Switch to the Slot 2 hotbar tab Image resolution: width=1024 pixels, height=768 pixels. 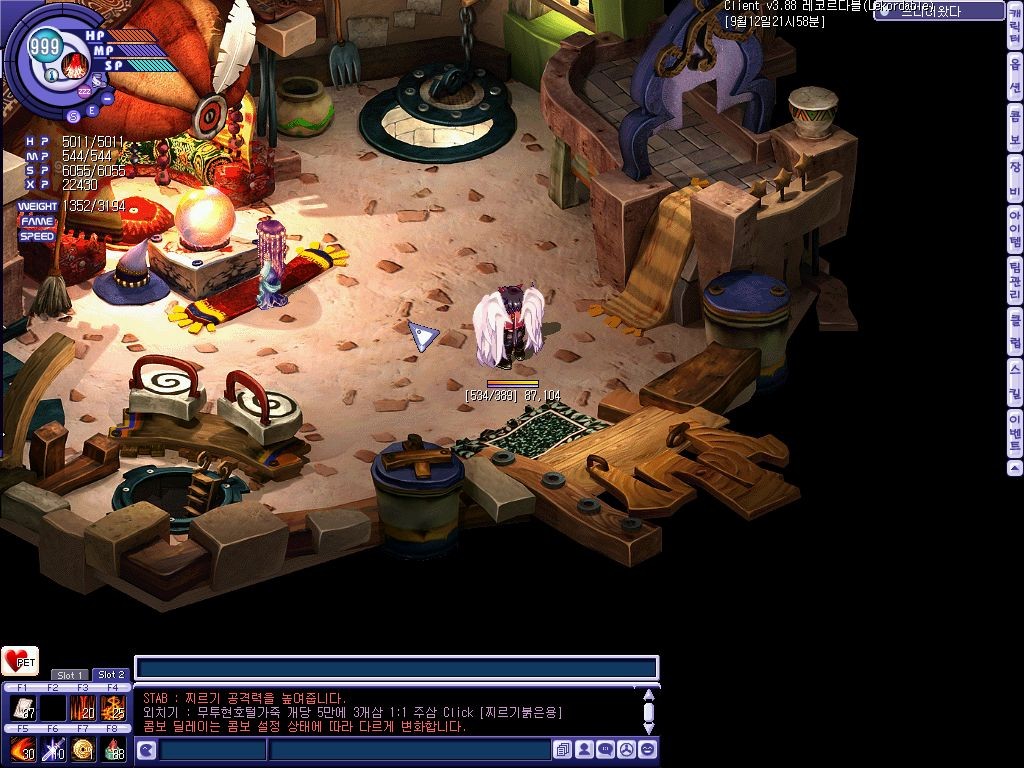[x=111, y=675]
